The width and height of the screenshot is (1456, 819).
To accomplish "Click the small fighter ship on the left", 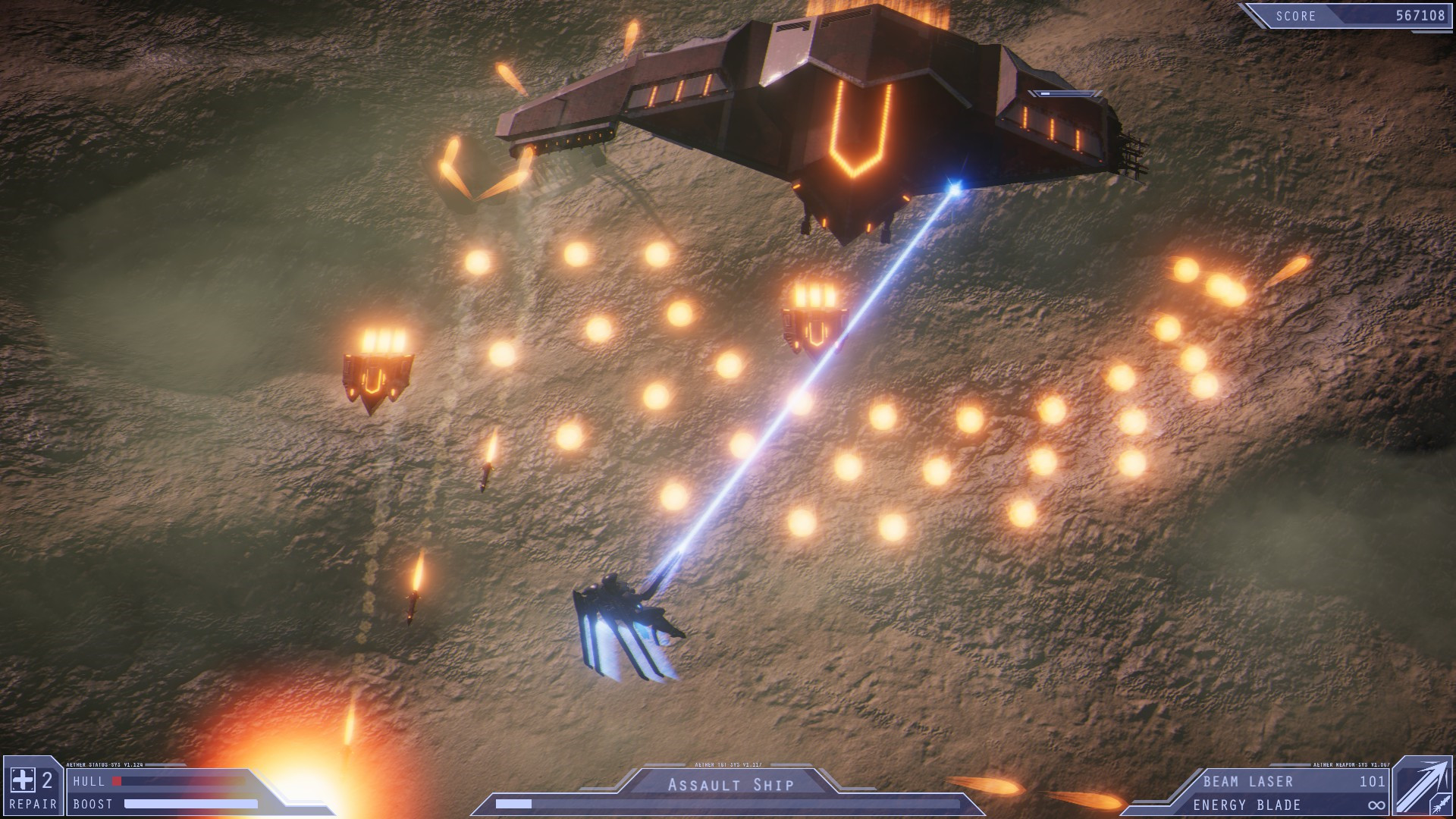I will (377, 372).
